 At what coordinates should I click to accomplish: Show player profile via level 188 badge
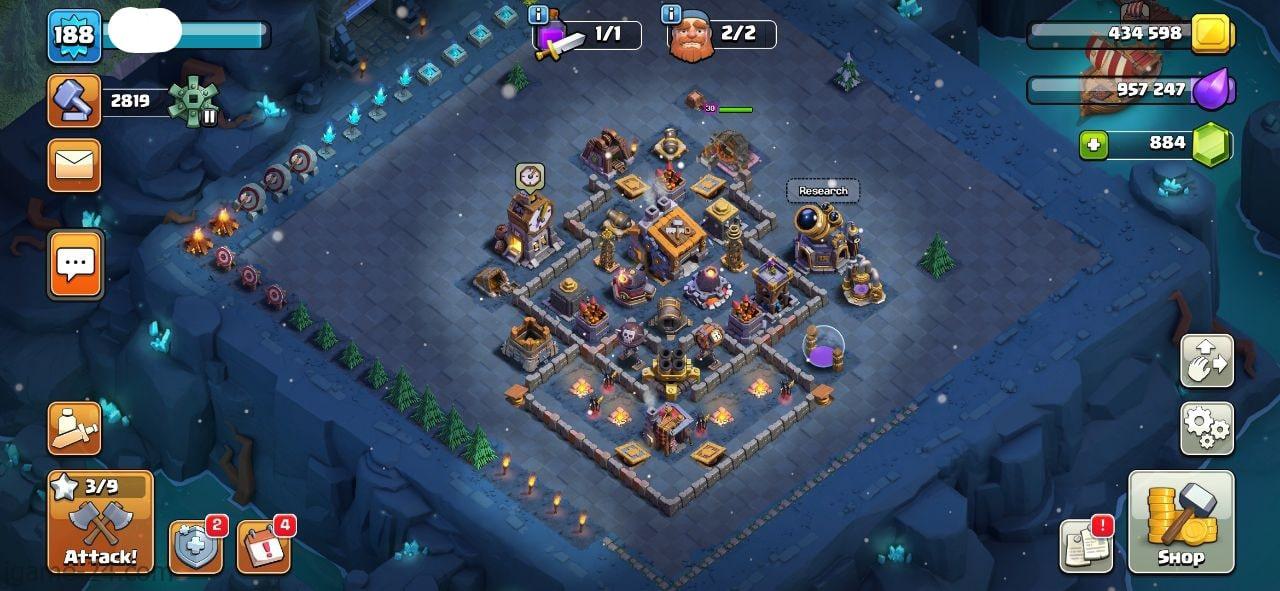click(74, 36)
